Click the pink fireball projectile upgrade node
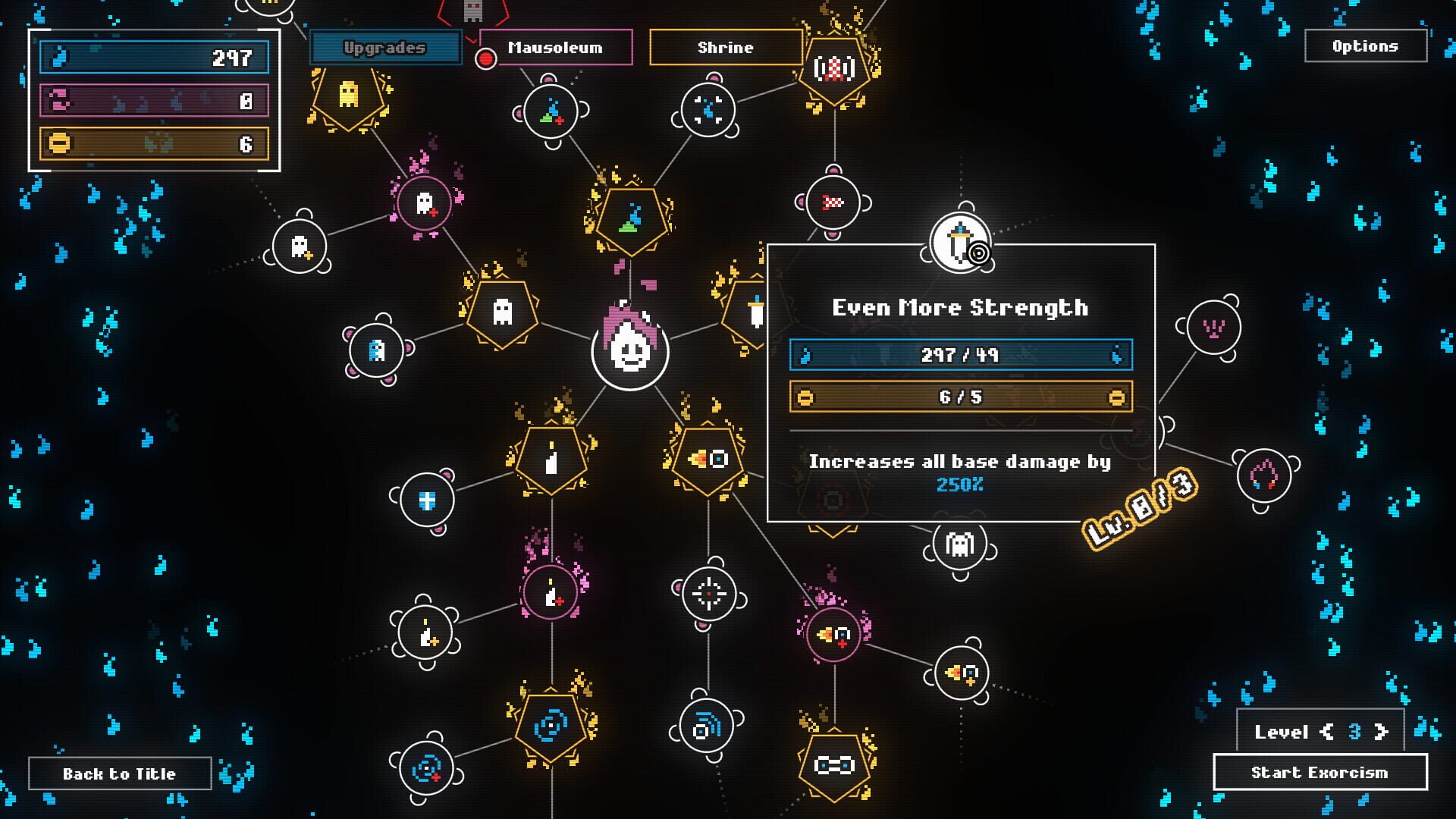This screenshot has height=819, width=1456. point(834,637)
